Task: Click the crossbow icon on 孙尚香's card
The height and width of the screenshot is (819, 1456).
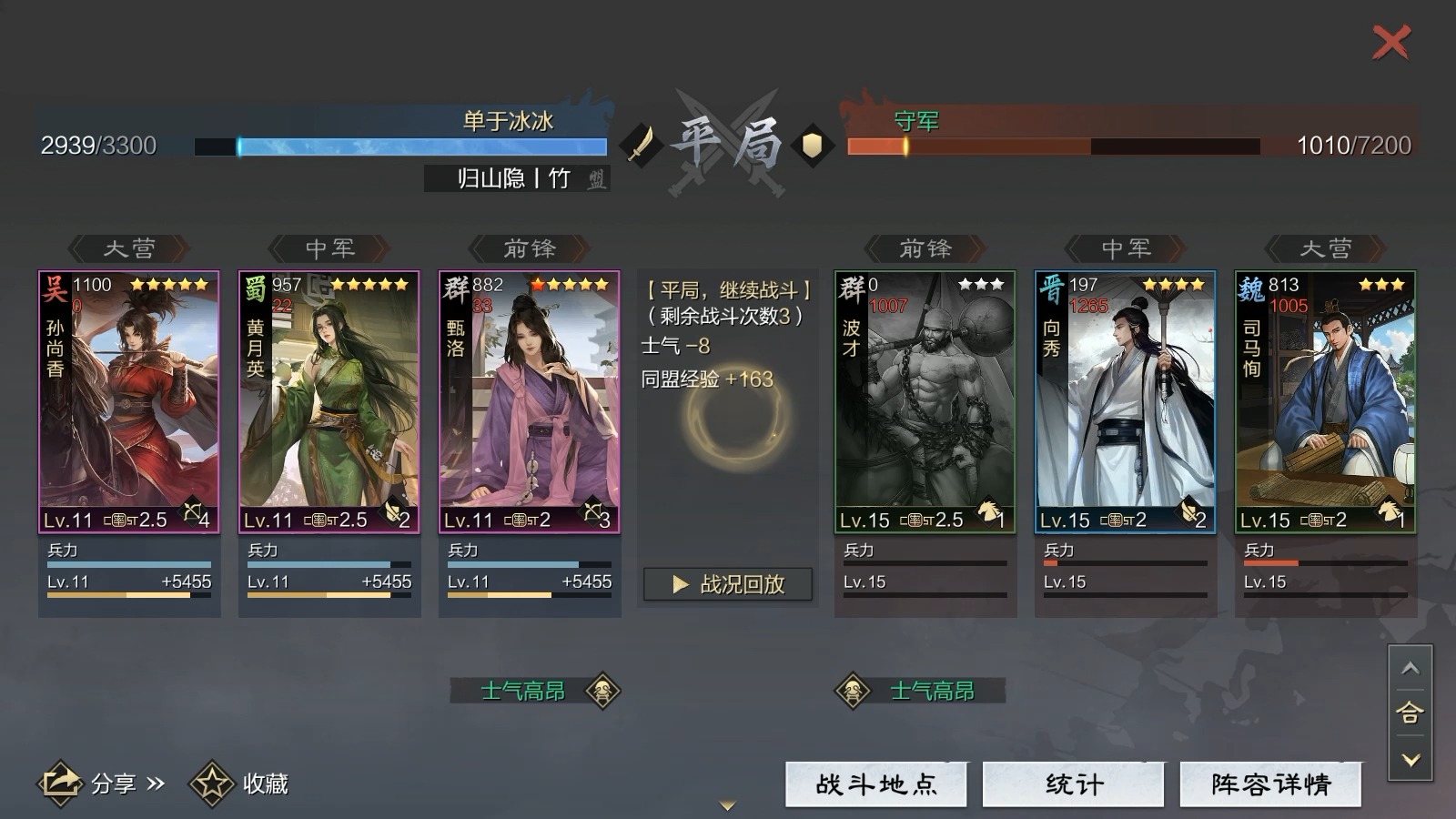Action: (191, 512)
